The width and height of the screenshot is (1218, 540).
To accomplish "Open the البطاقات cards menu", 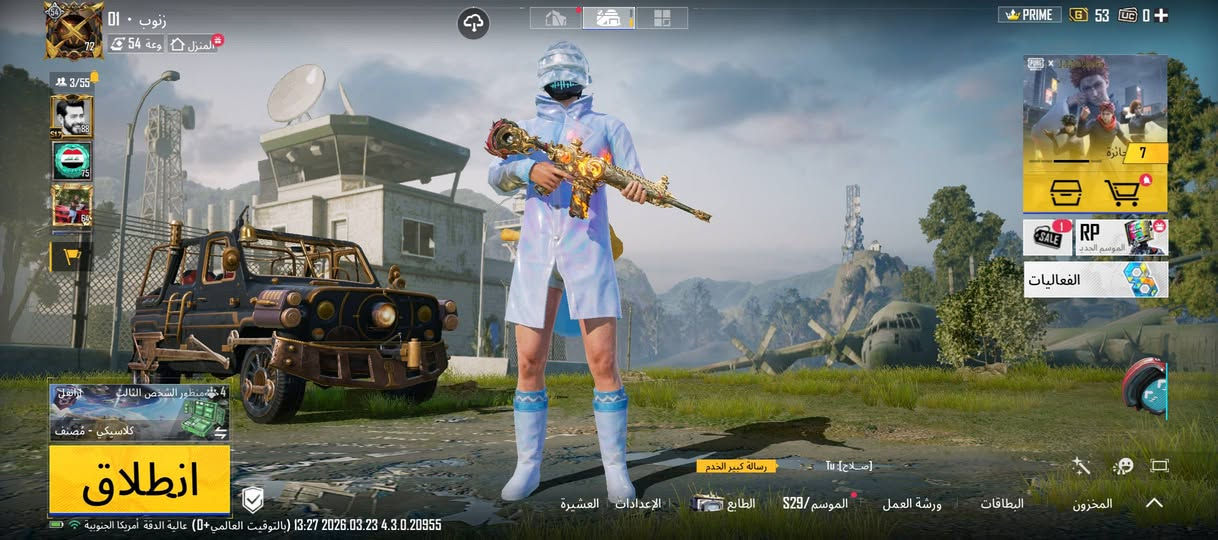I will [x=1001, y=504].
